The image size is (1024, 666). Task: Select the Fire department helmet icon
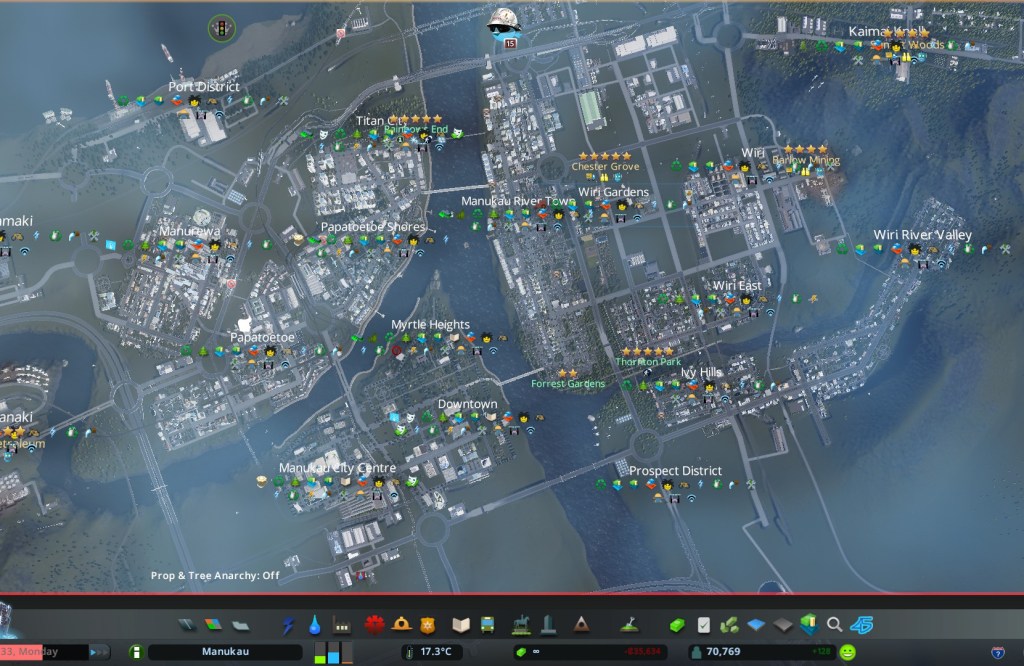(401, 625)
